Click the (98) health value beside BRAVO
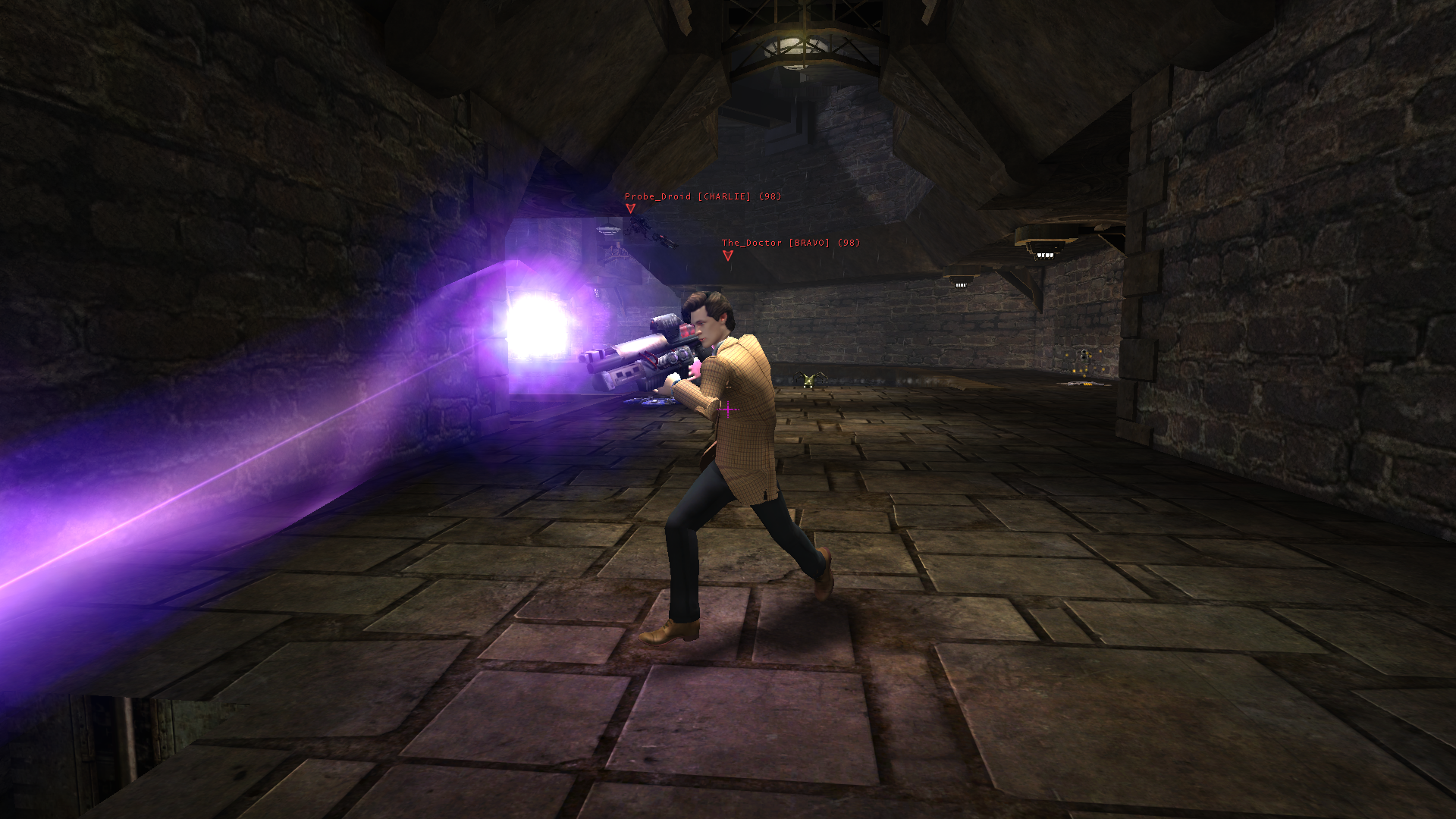Viewport: 1456px width, 819px height. [849, 242]
